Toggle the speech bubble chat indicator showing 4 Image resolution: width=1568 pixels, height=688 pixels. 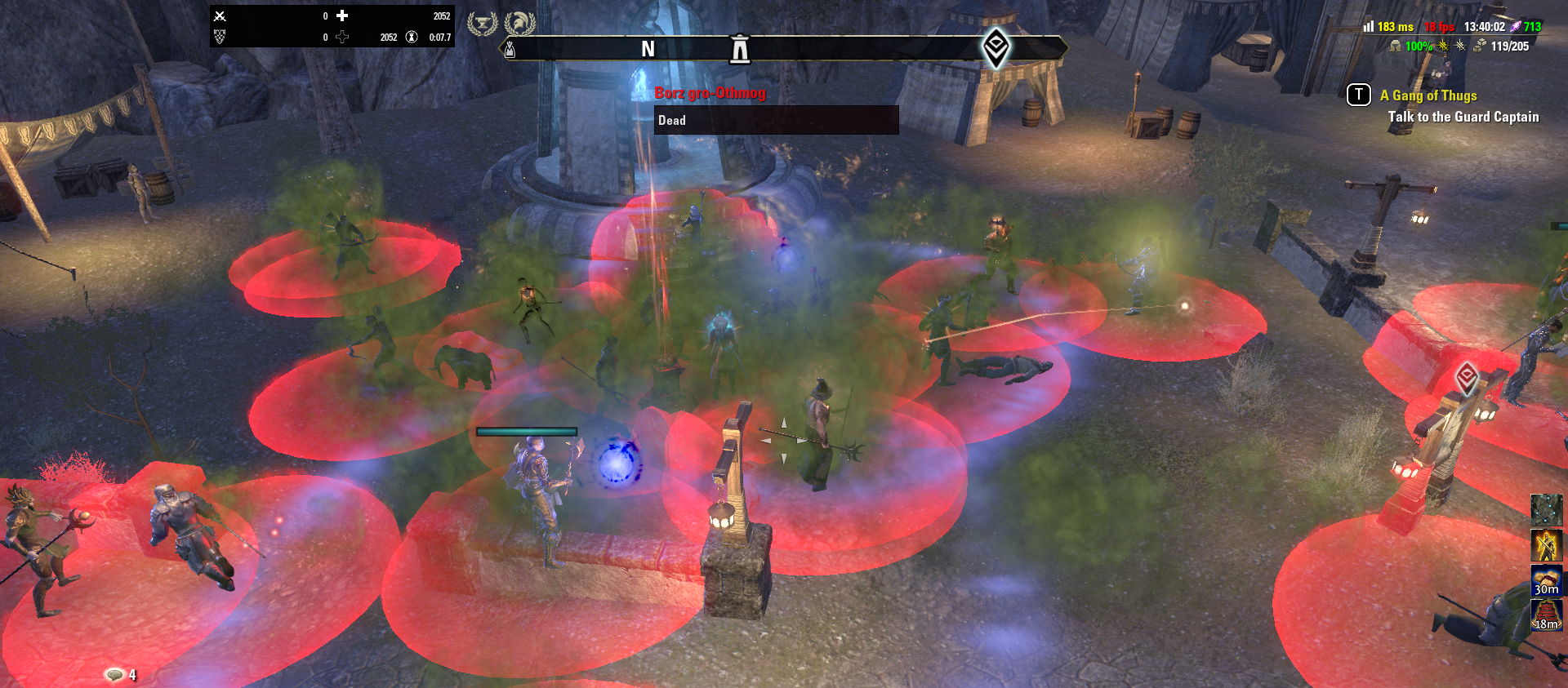point(114,675)
